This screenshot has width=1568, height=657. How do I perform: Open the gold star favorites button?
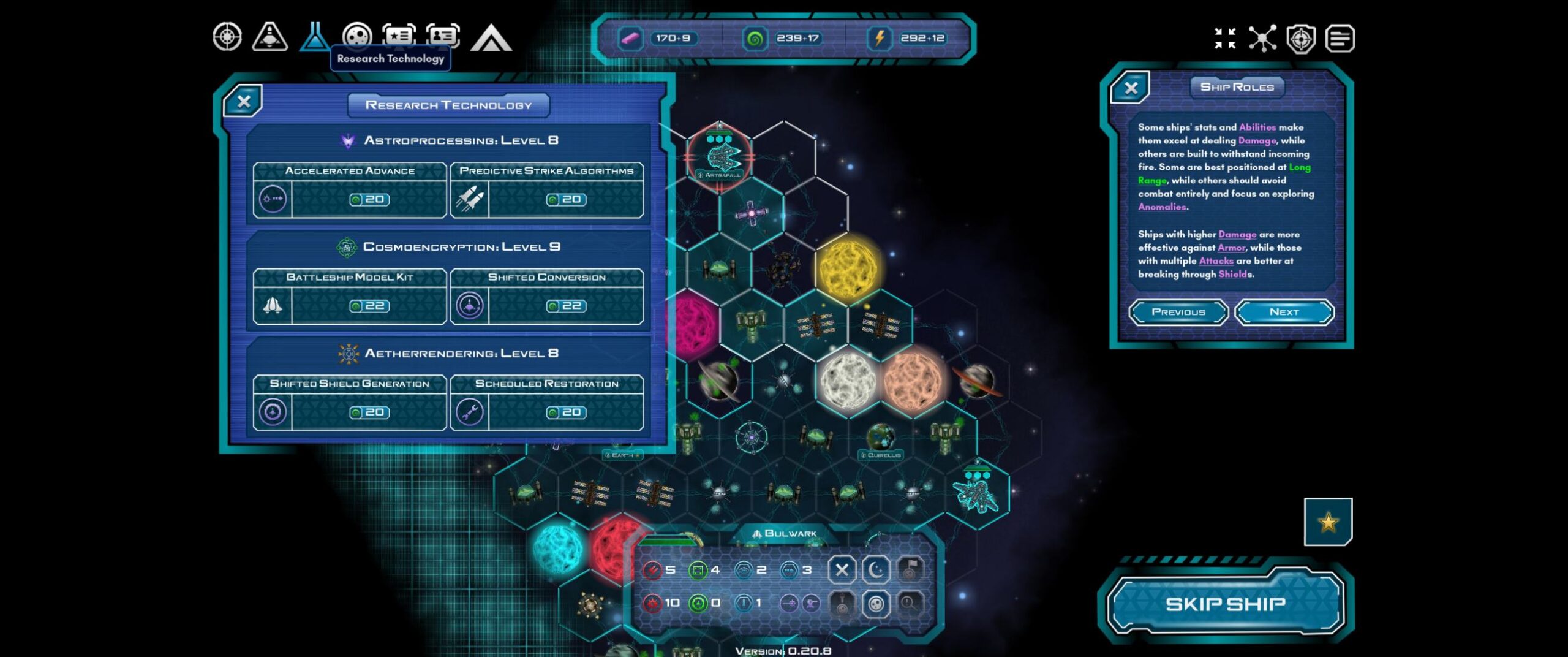[1328, 522]
